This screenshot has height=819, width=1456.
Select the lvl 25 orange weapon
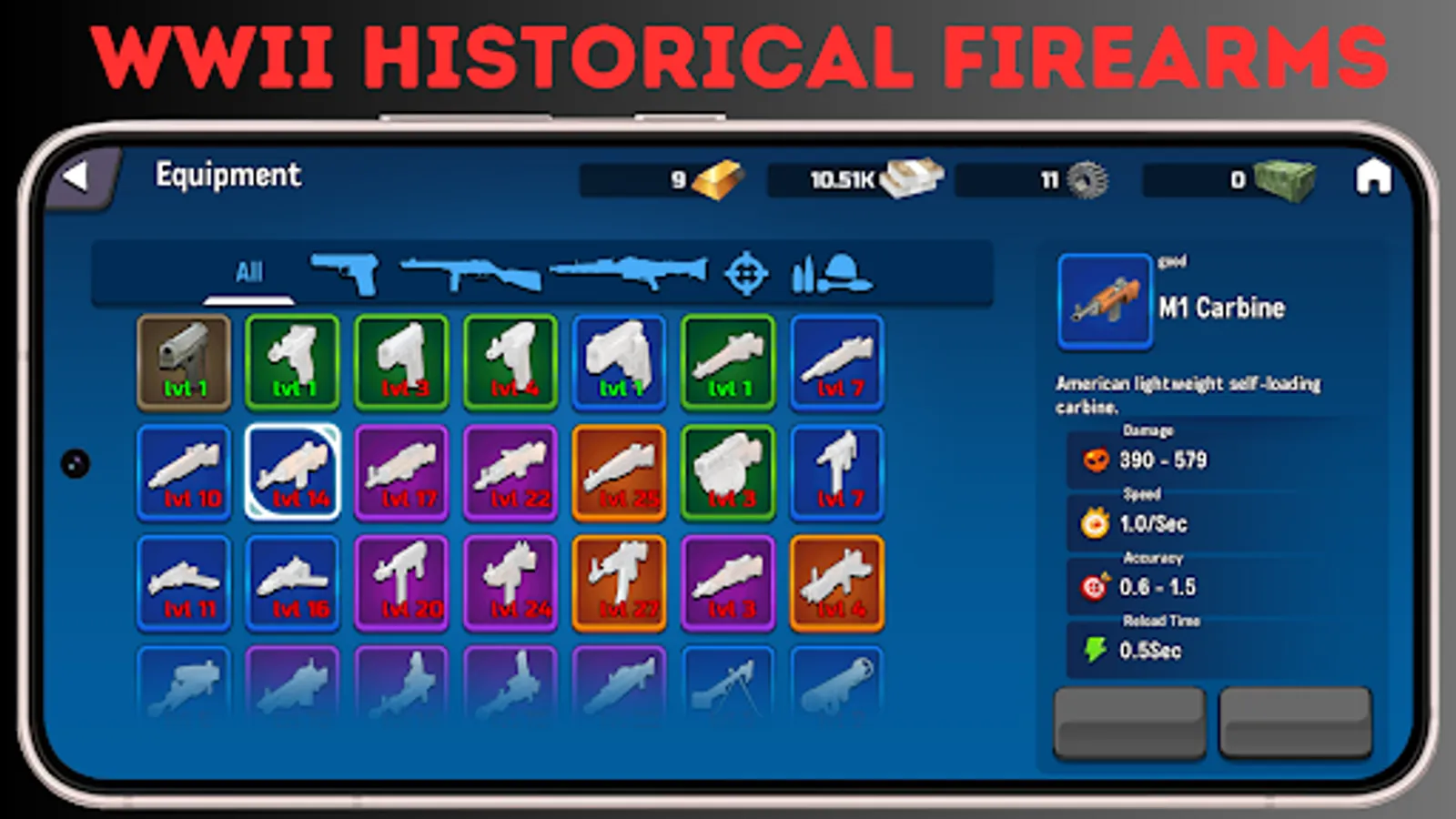(x=619, y=471)
